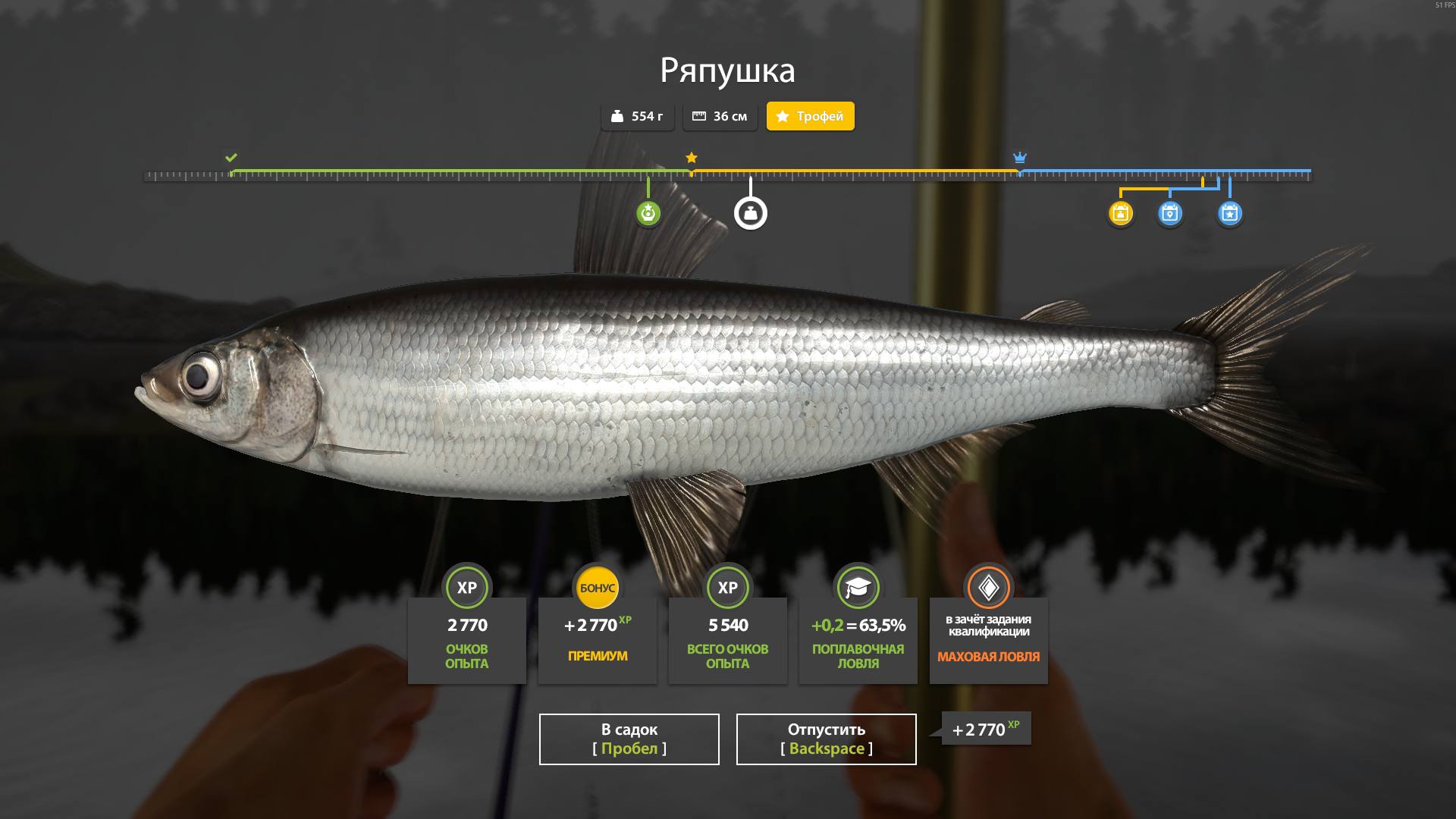Release the fish with Отпустить button
The height and width of the screenshot is (819, 1456).
(x=826, y=739)
